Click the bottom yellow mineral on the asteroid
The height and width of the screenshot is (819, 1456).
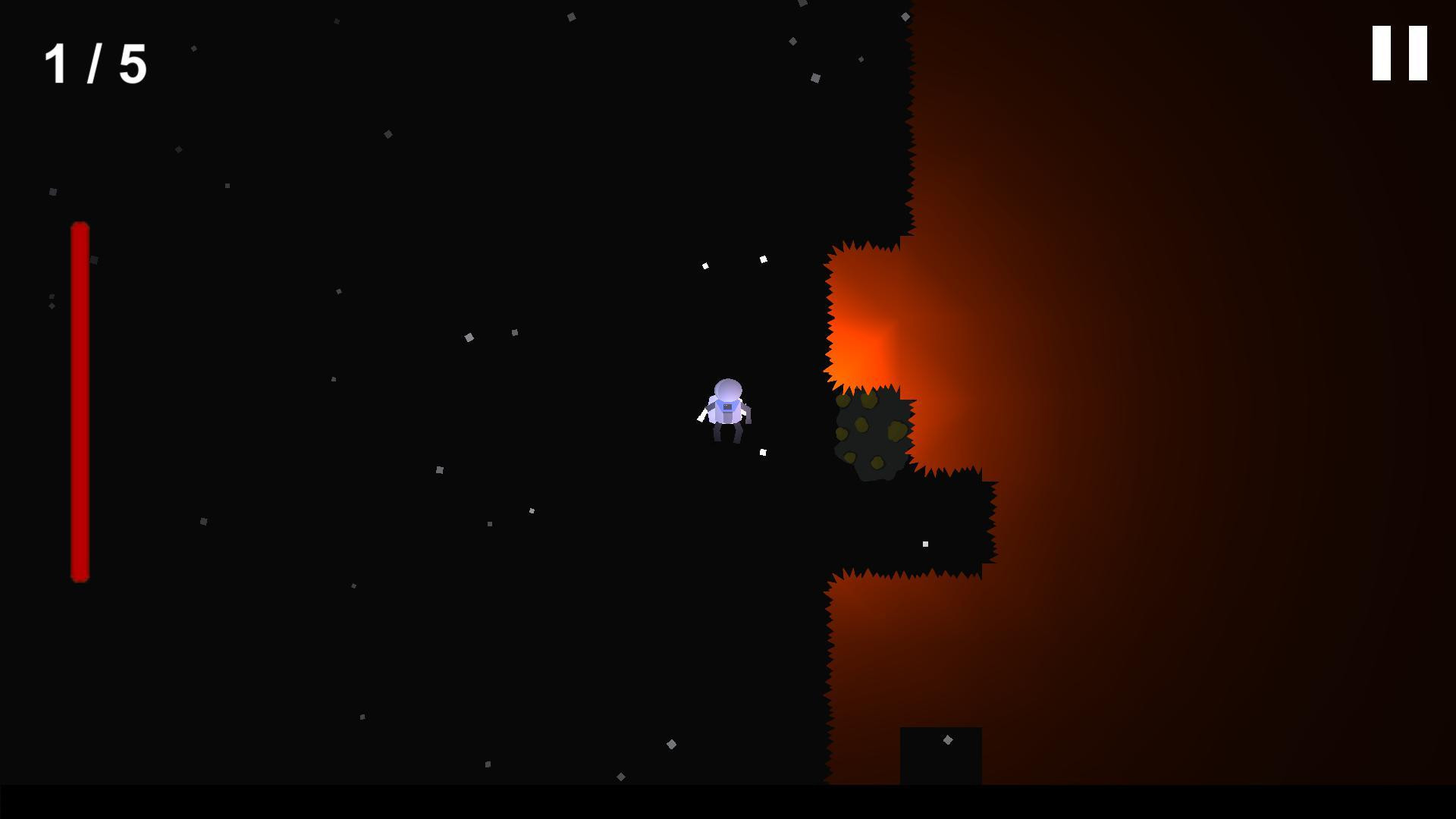point(877,463)
